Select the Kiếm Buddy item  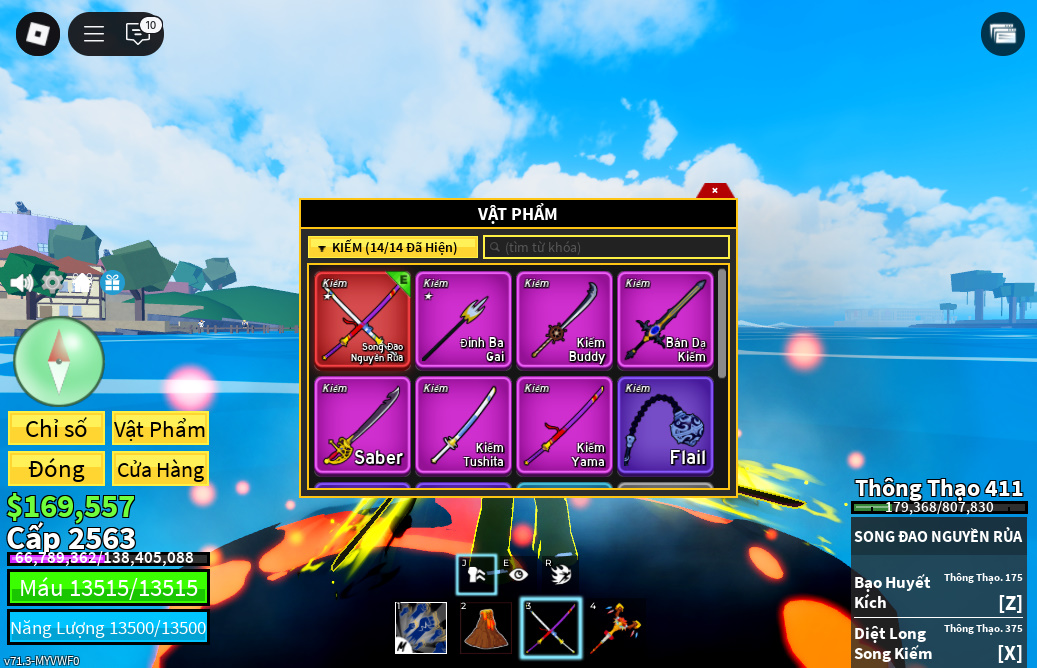(565, 320)
